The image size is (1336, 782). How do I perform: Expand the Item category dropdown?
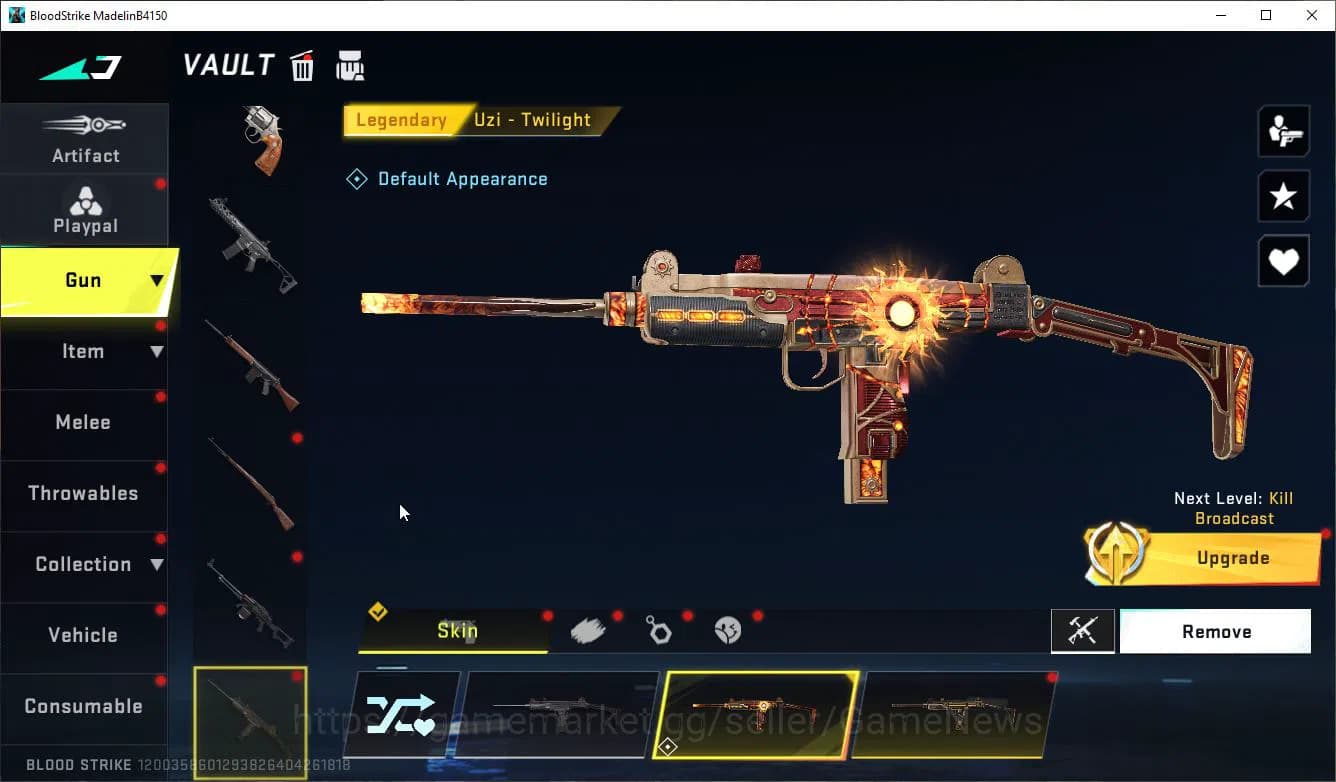click(155, 351)
